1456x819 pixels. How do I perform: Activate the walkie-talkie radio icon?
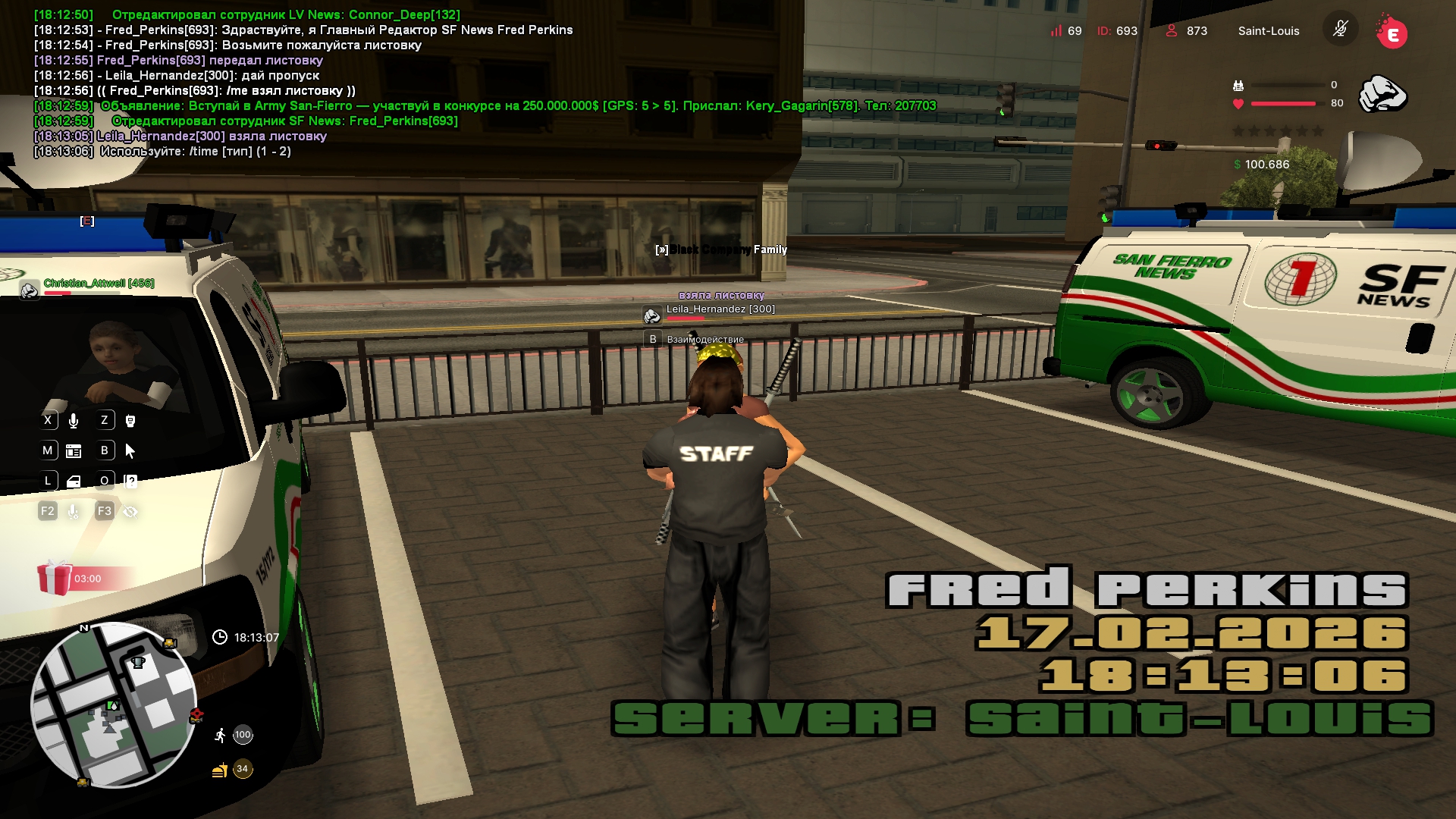(130, 420)
